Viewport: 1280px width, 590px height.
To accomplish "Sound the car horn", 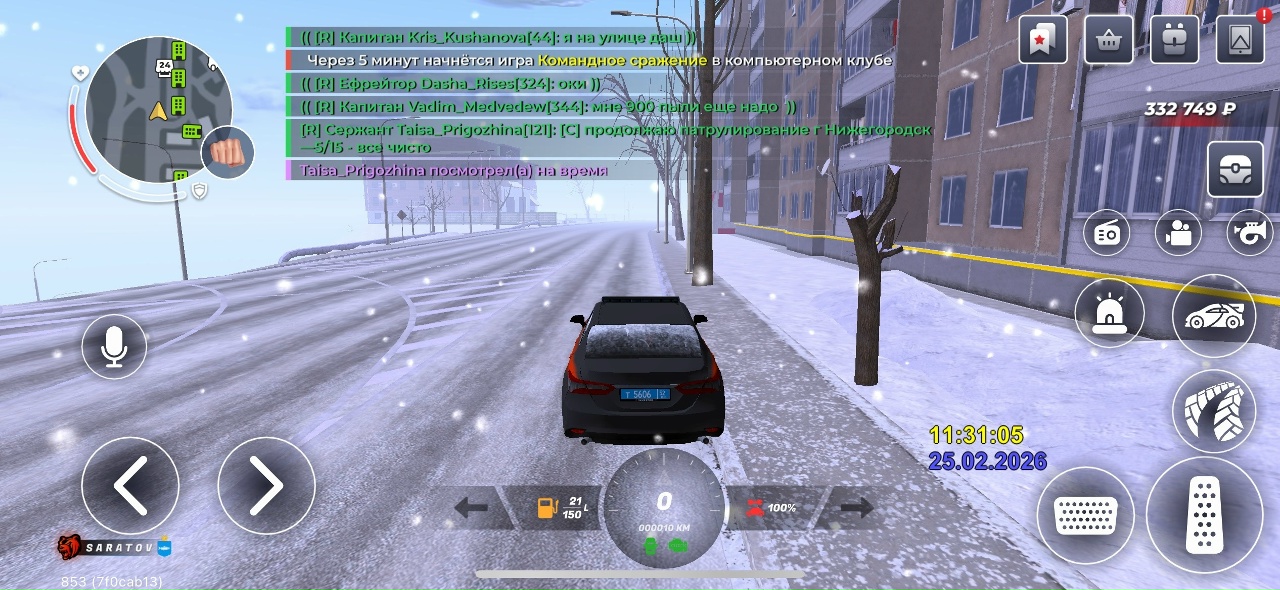I will point(1249,234).
